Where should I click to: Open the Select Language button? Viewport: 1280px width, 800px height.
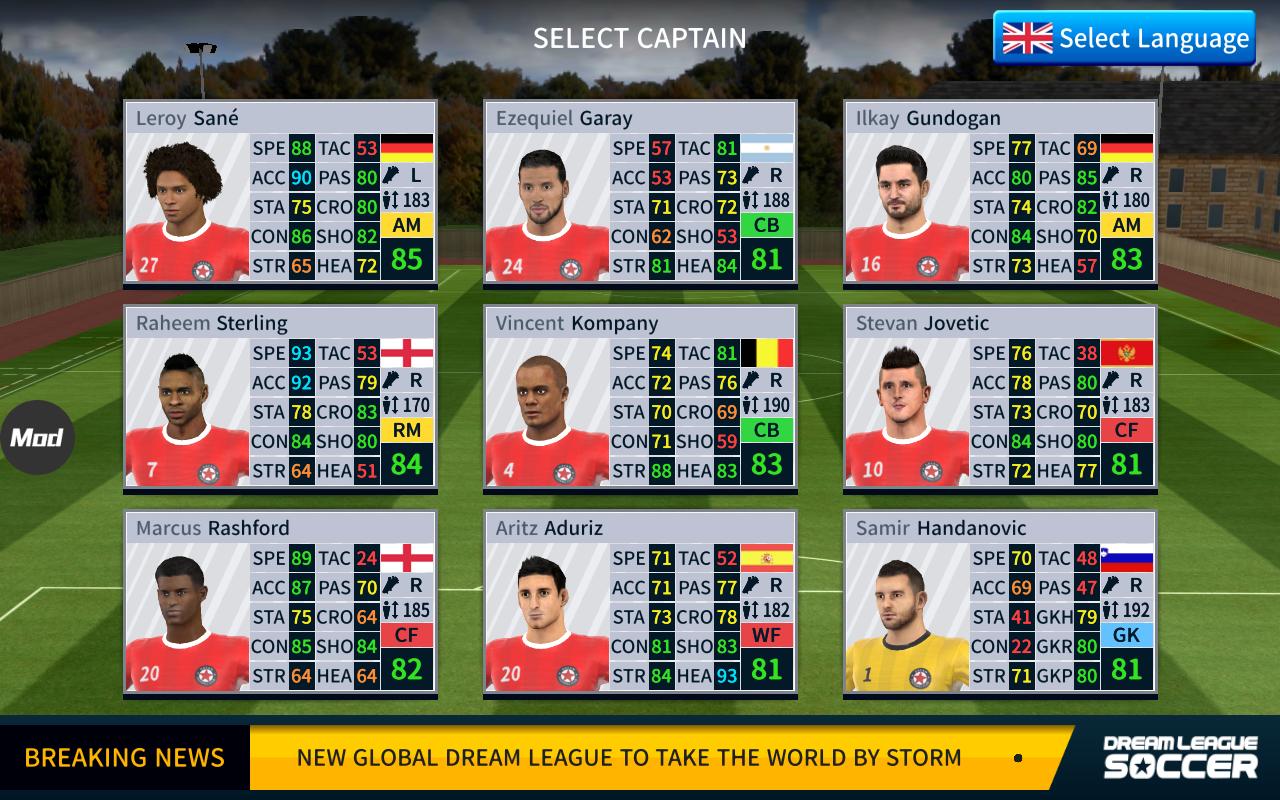(x=1124, y=38)
